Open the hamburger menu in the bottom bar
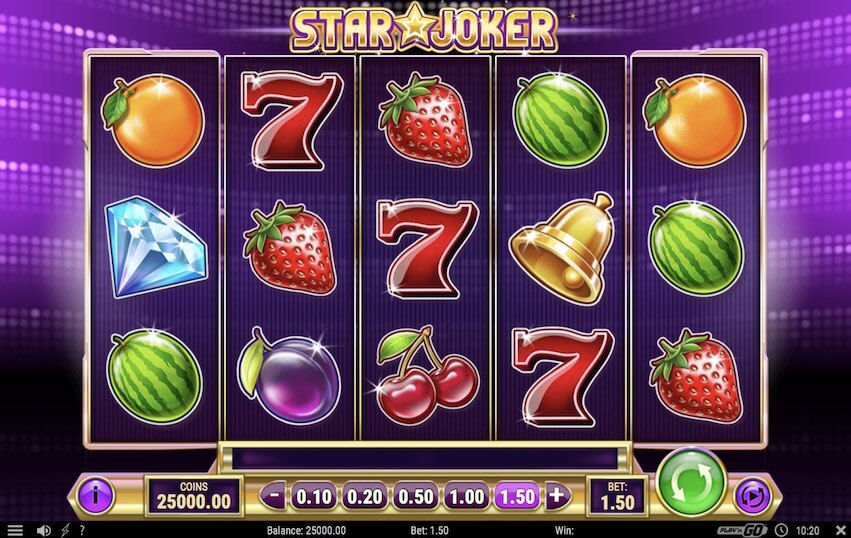This screenshot has height=538, width=851. point(14,530)
